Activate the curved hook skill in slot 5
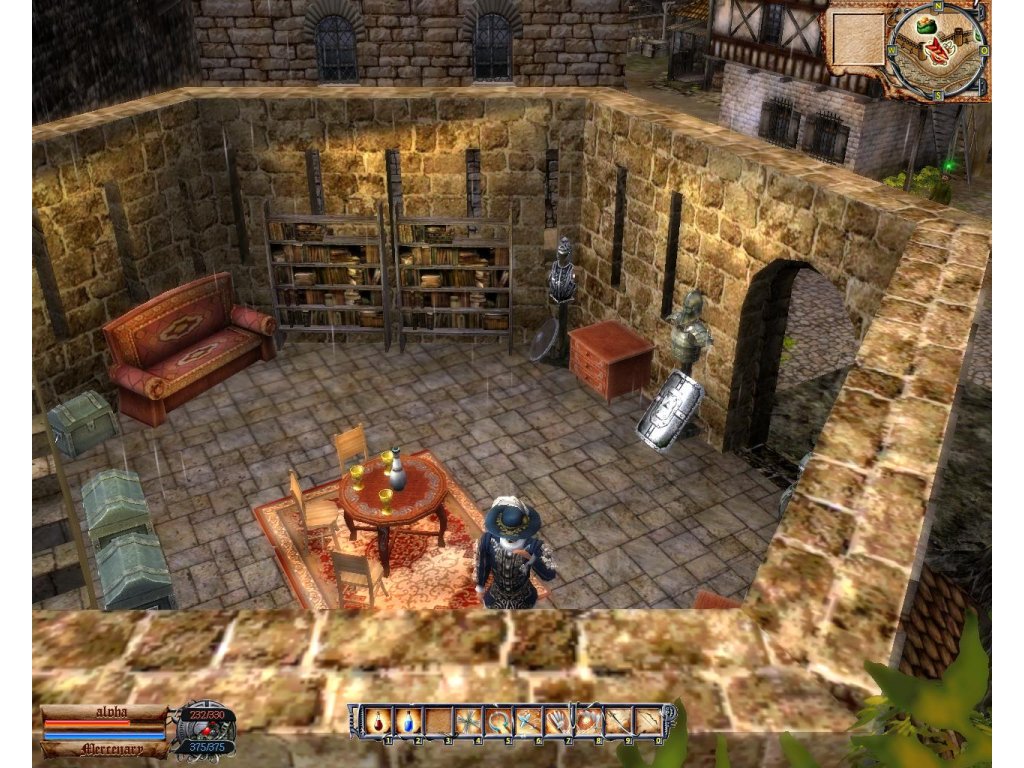The image size is (1024, 768). pos(497,720)
